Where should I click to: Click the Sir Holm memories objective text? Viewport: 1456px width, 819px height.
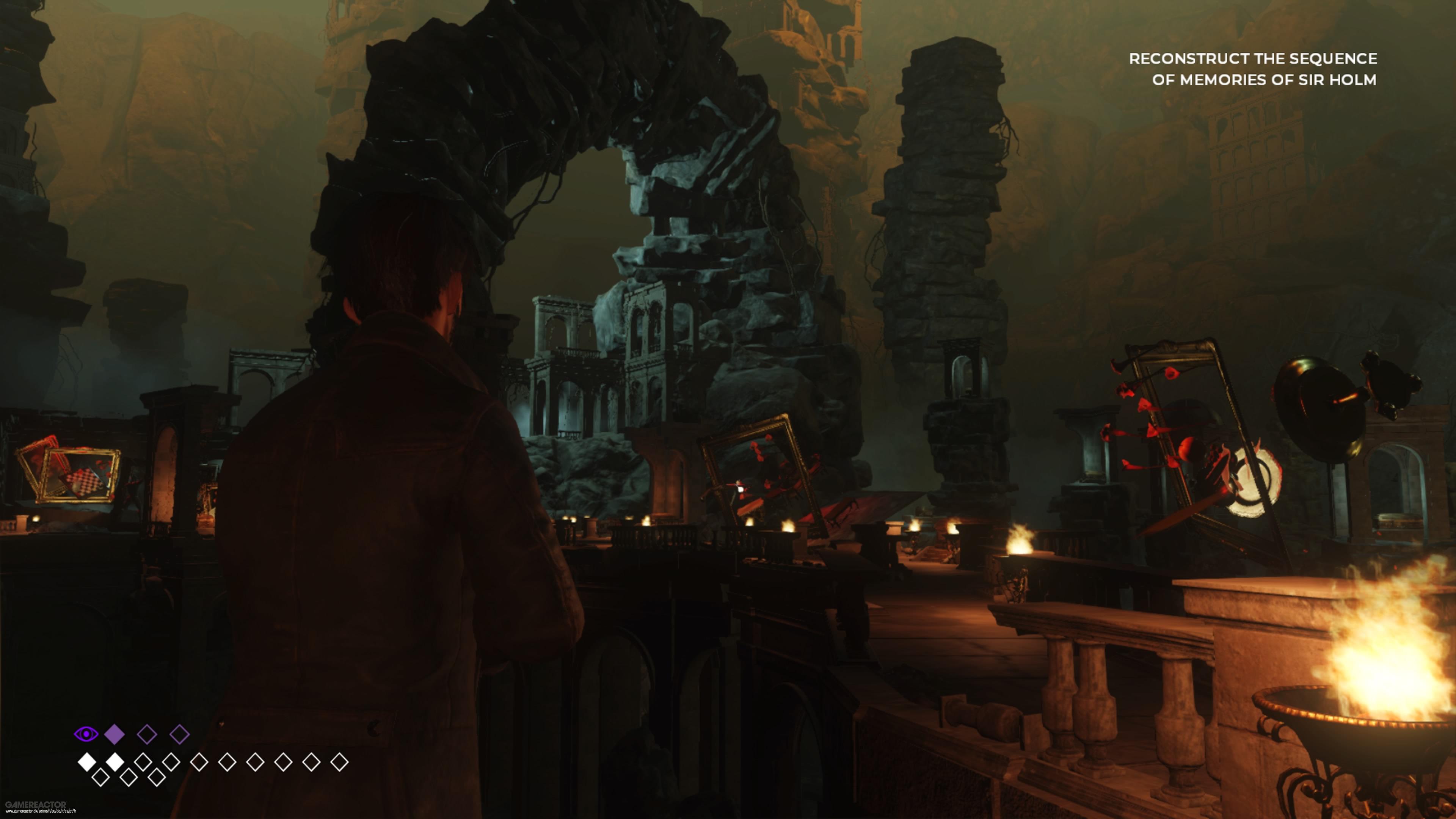click(x=1252, y=69)
